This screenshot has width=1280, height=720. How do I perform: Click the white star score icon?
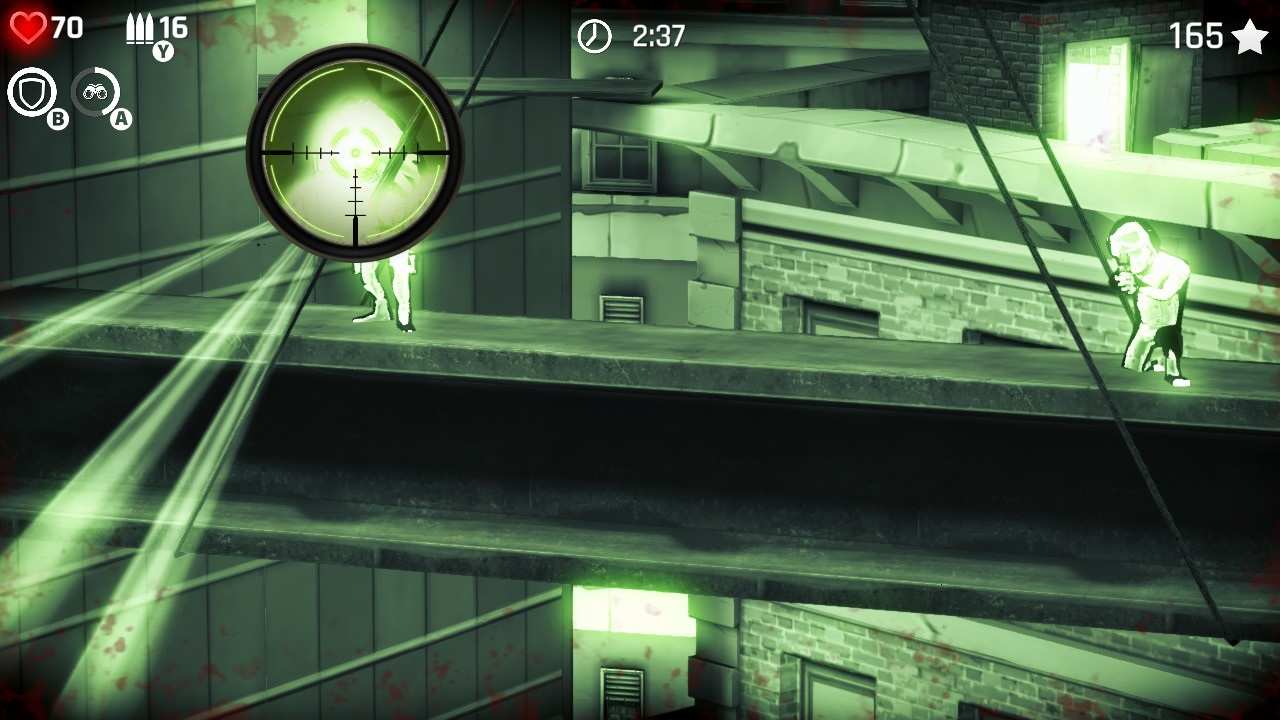tap(1248, 36)
